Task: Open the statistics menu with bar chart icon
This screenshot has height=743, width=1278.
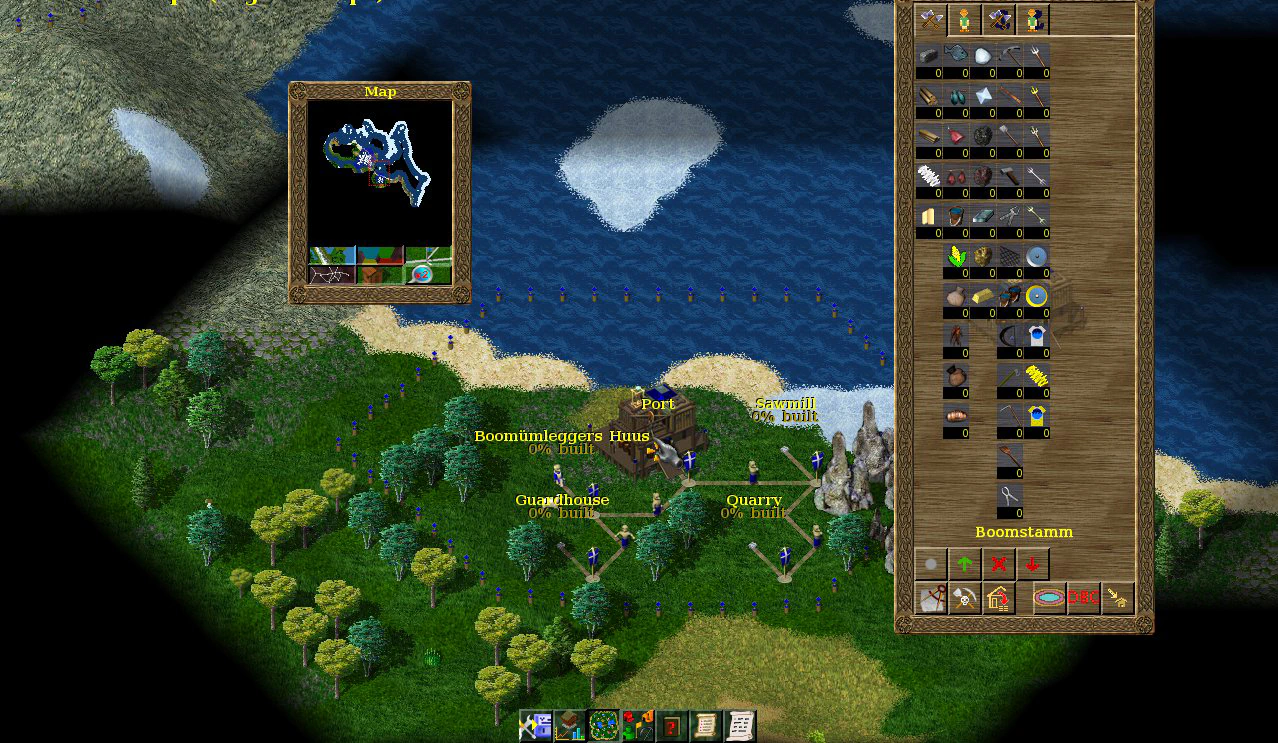Action: (570, 726)
